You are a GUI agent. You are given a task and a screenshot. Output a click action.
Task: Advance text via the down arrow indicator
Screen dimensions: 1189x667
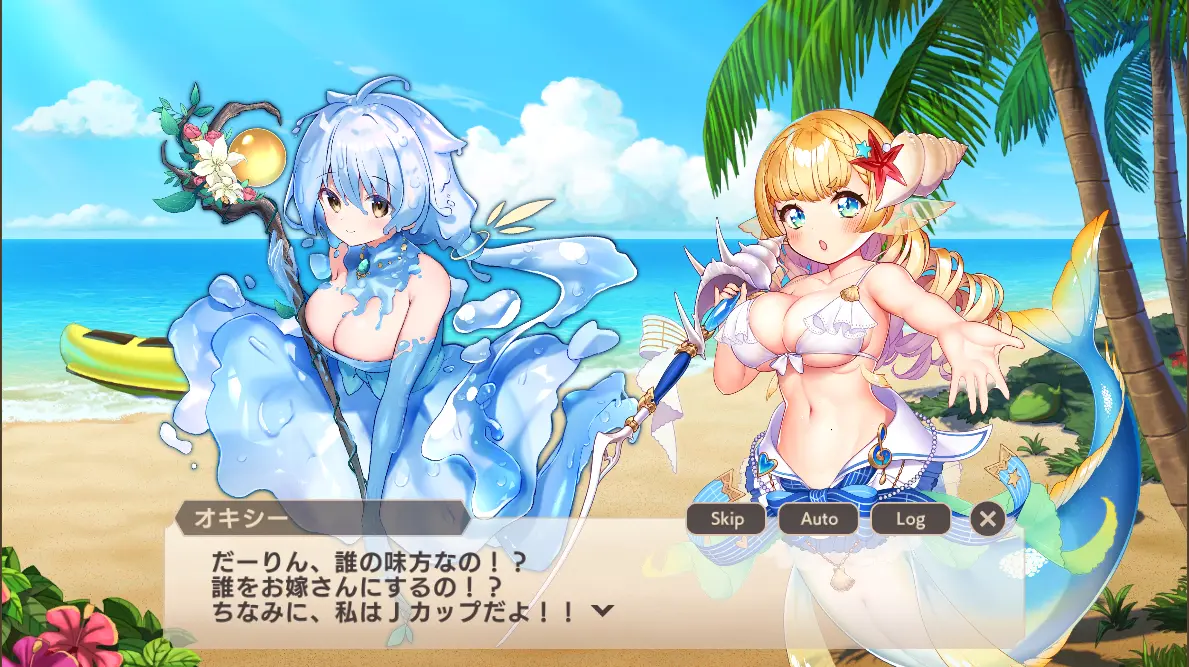pyautogui.click(x=602, y=611)
